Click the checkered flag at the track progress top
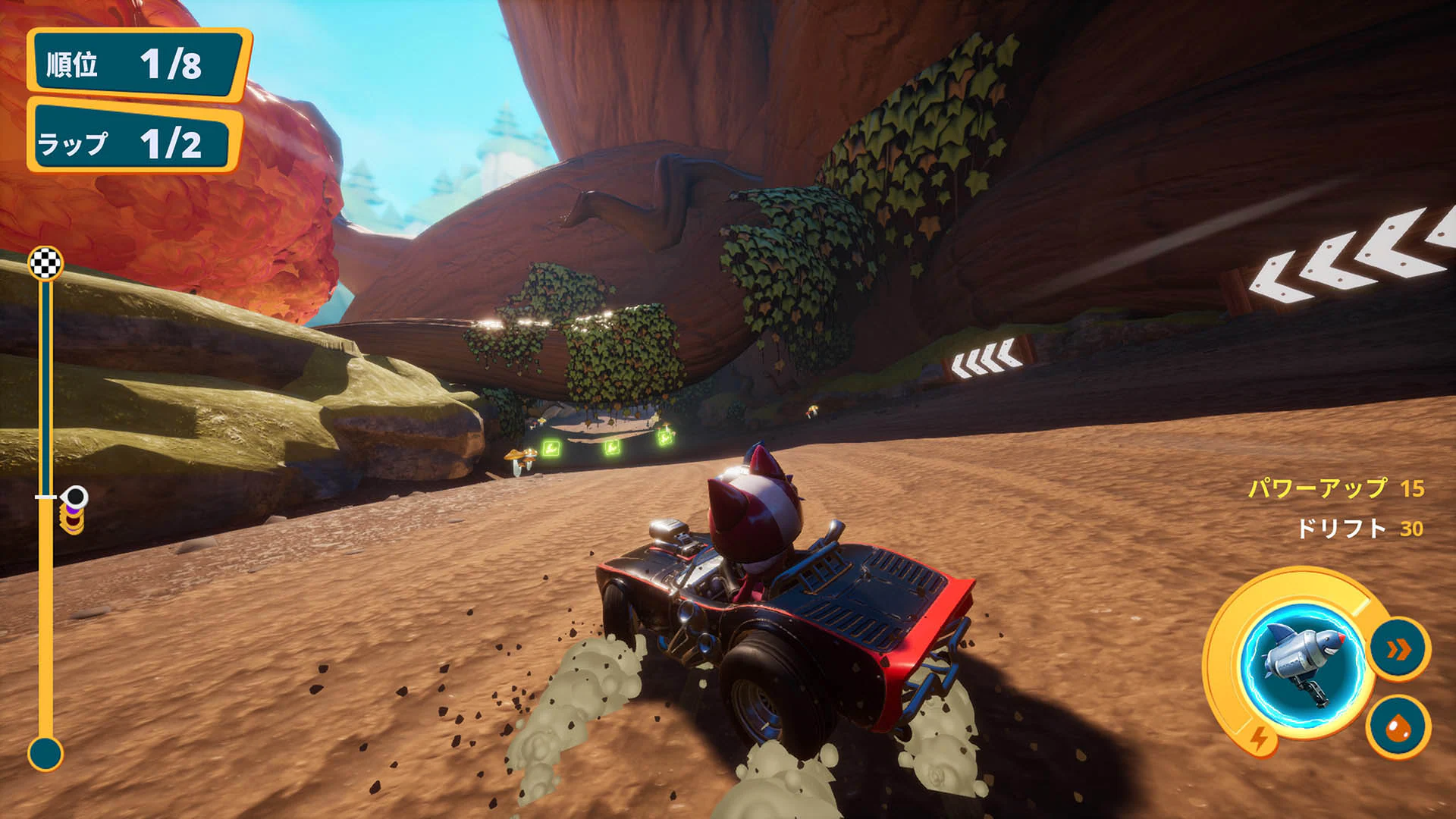This screenshot has width=1456, height=819. pyautogui.click(x=47, y=262)
